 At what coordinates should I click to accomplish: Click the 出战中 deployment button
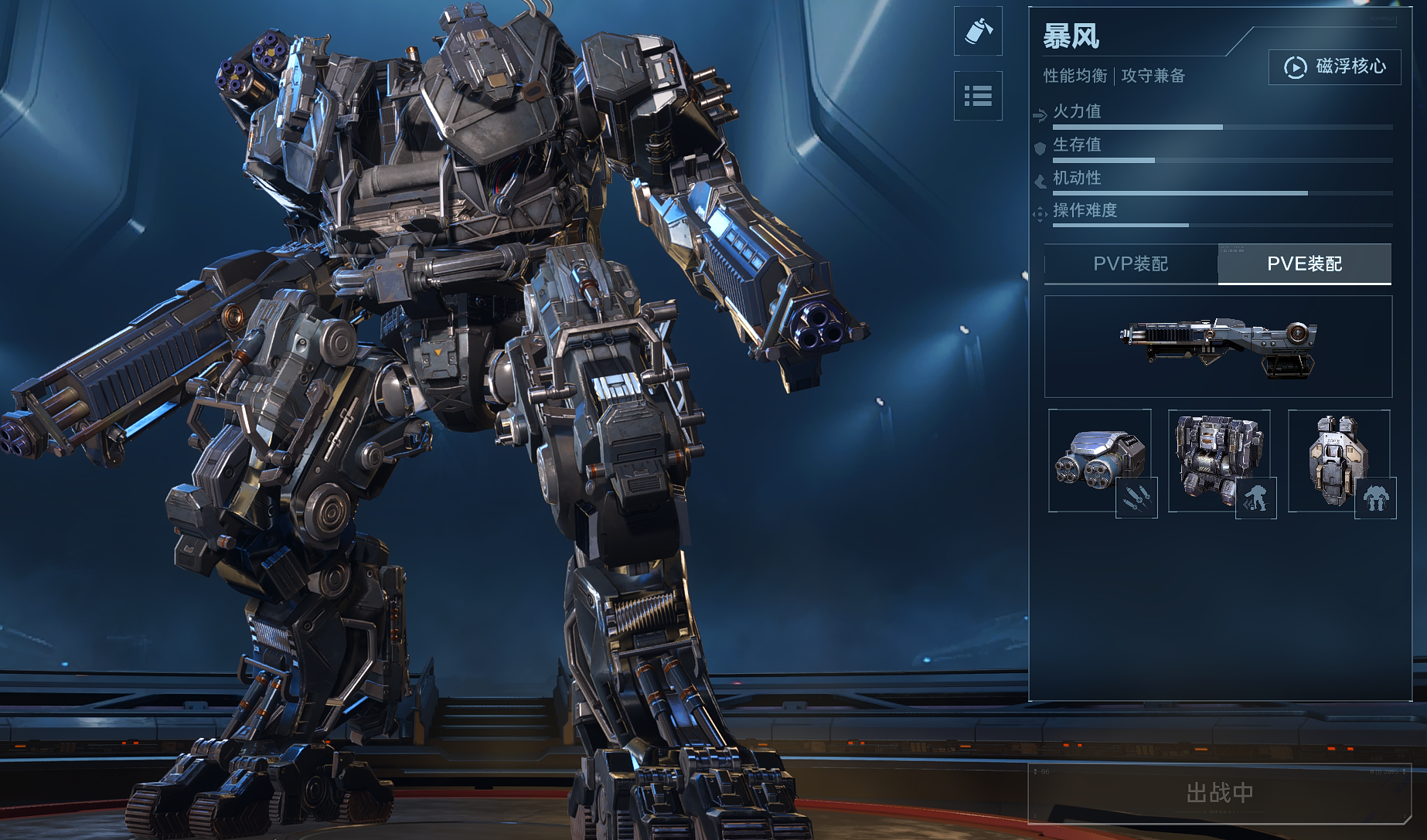click(x=1219, y=793)
